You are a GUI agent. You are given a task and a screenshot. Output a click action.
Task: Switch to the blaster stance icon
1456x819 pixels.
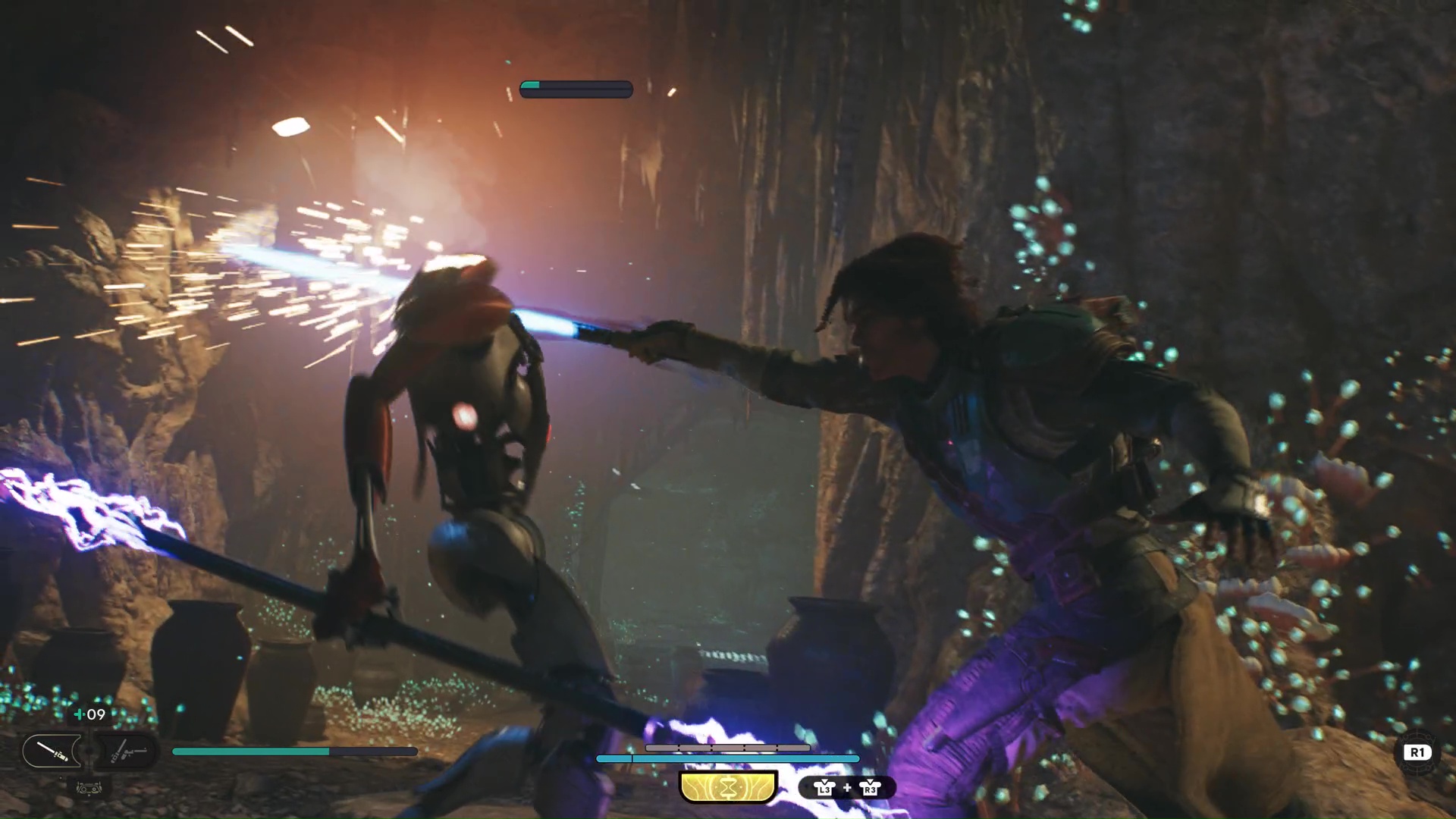click(127, 752)
